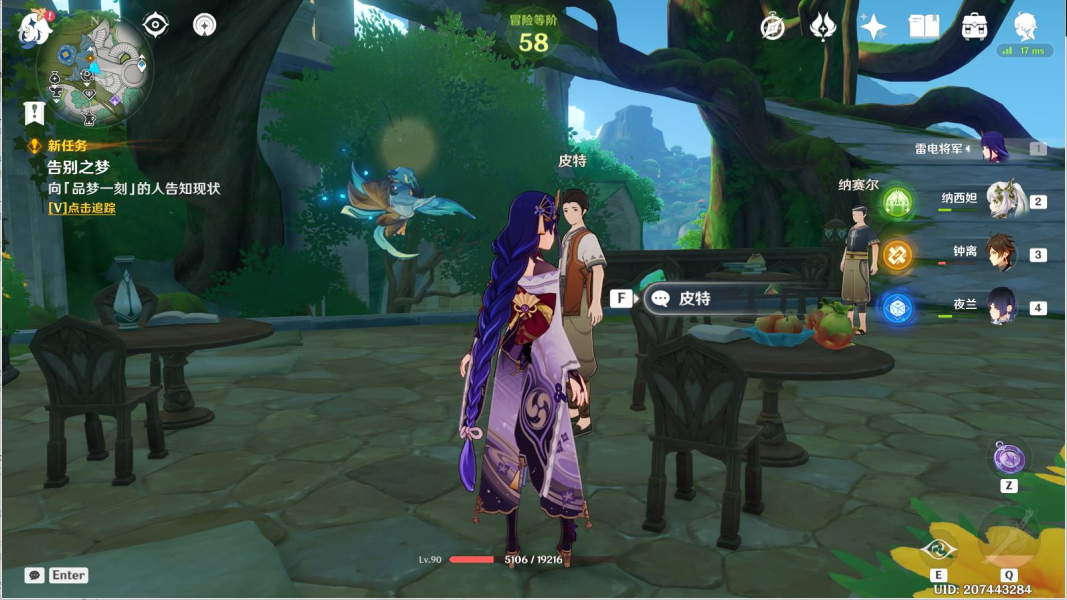
Task: Activate the elemental skill eye icon
Action: click(938, 548)
